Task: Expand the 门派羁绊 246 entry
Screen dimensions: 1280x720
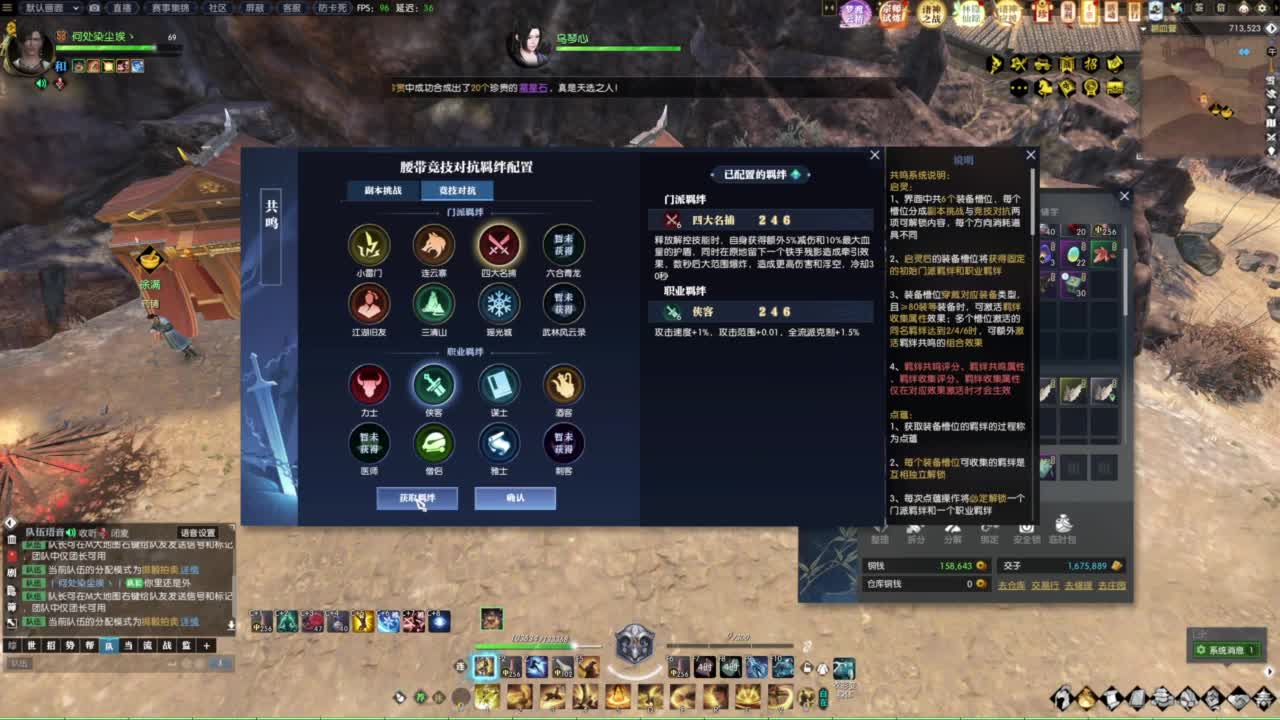Action: coord(760,219)
